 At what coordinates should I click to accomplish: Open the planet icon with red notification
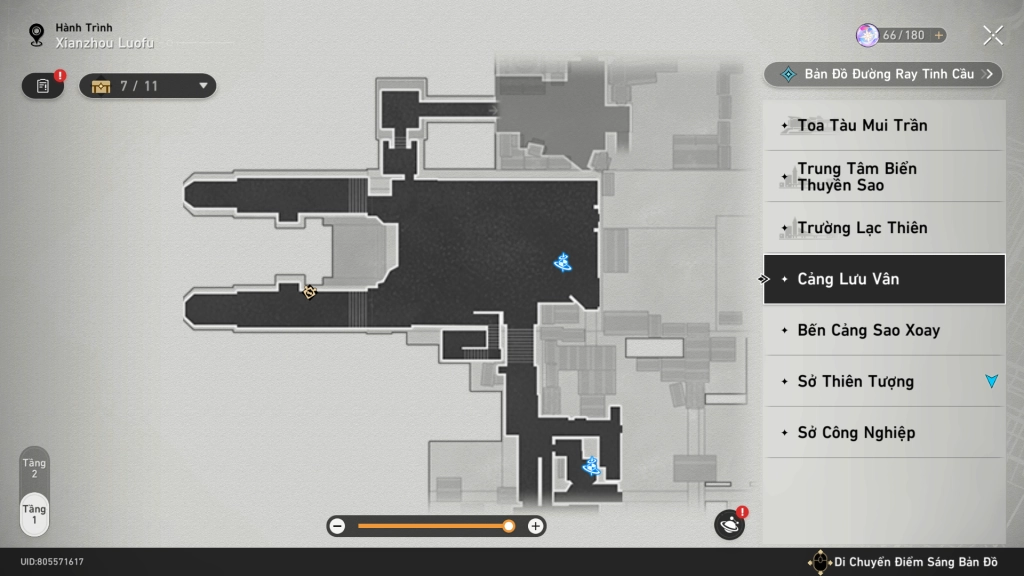tap(729, 524)
